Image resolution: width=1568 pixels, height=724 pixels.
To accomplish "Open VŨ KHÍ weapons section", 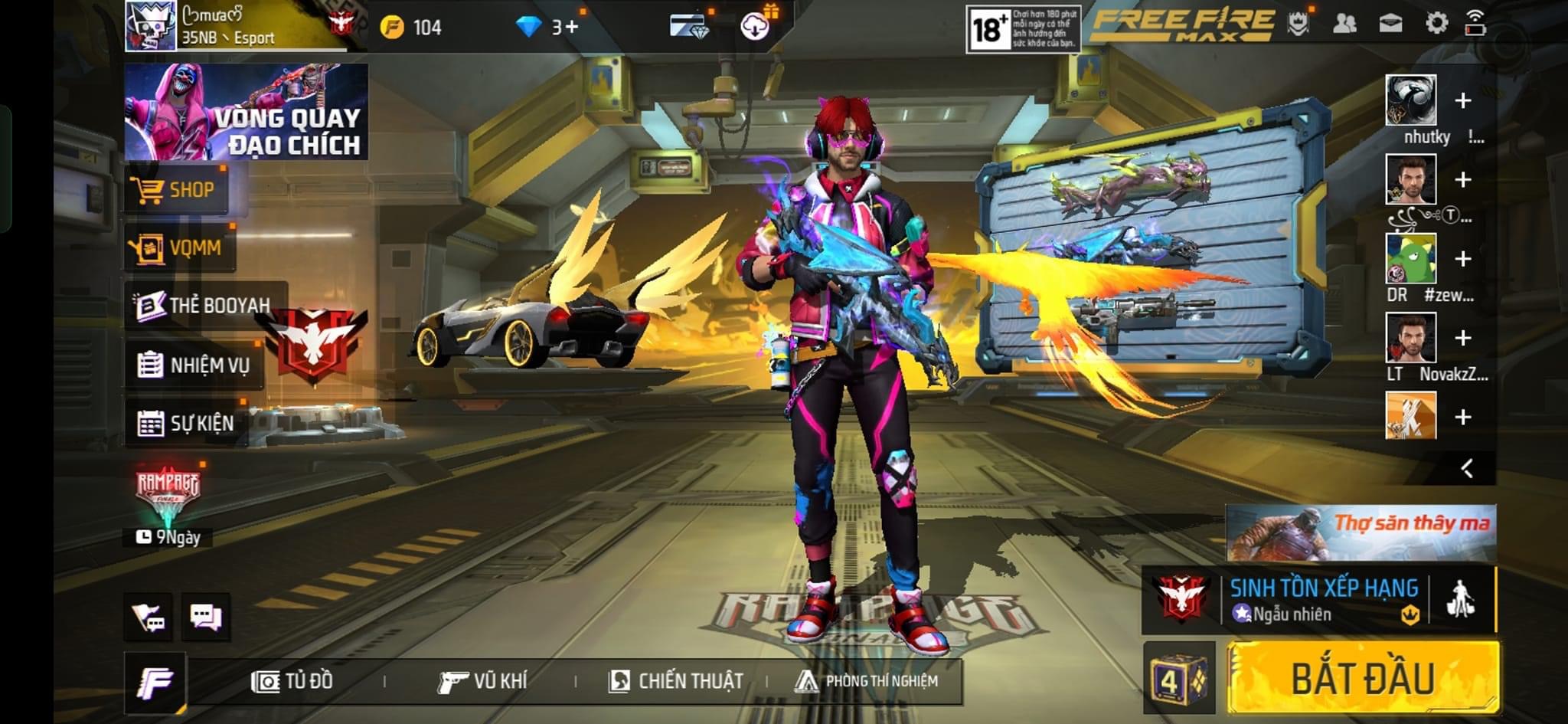I will 482,681.
